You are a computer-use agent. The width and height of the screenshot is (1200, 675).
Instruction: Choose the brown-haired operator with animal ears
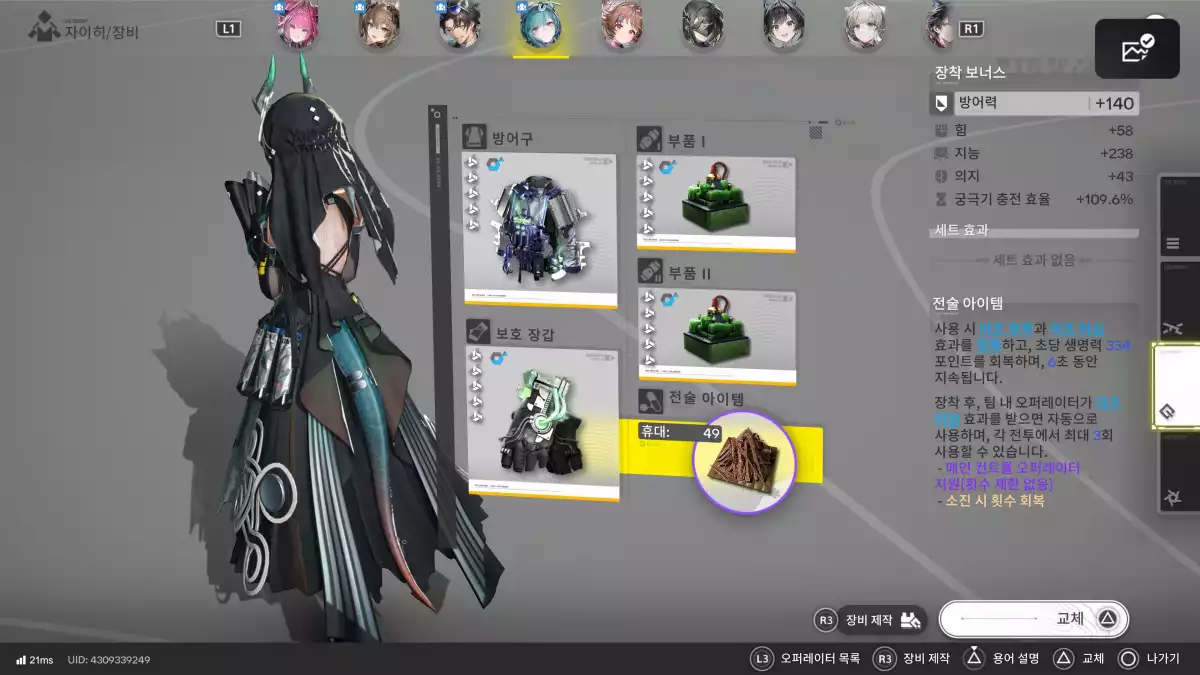tap(379, 27)
